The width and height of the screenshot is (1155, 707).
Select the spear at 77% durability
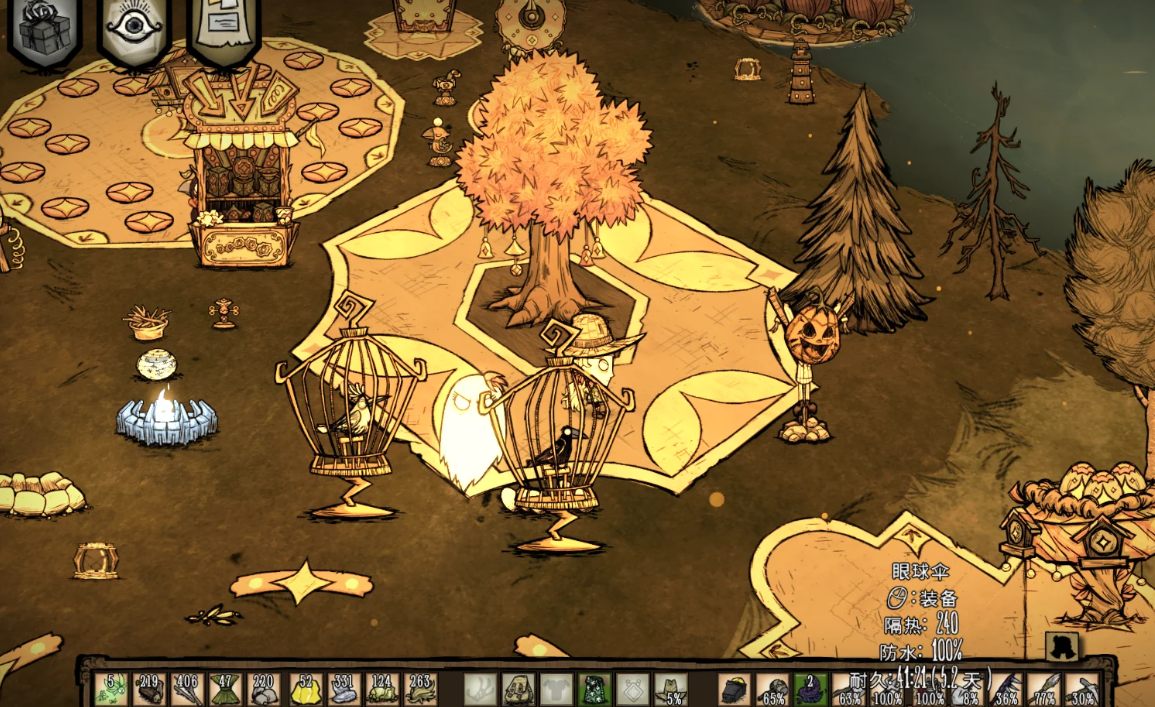1042,689
